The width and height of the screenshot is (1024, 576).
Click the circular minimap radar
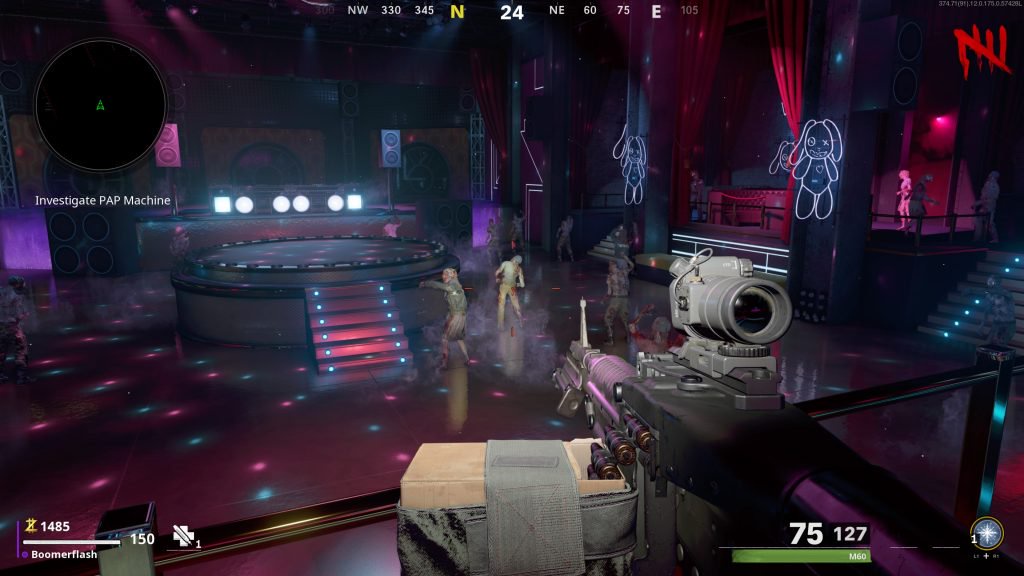pos(101,104)
